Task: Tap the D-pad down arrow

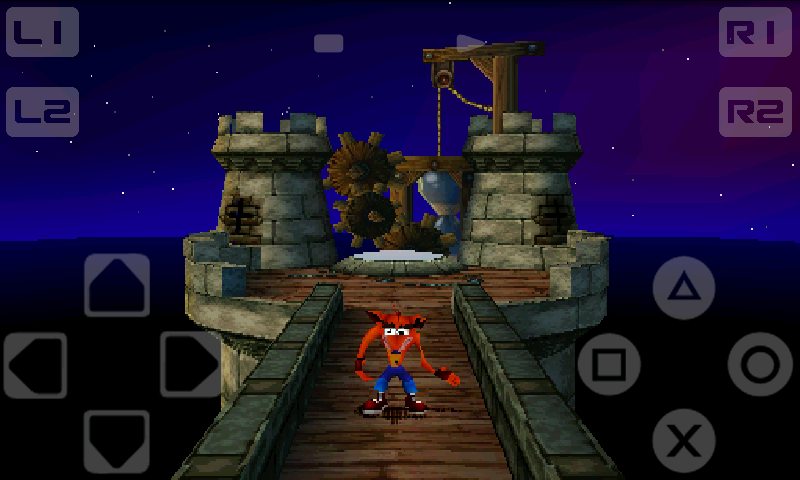Action: 117,441
